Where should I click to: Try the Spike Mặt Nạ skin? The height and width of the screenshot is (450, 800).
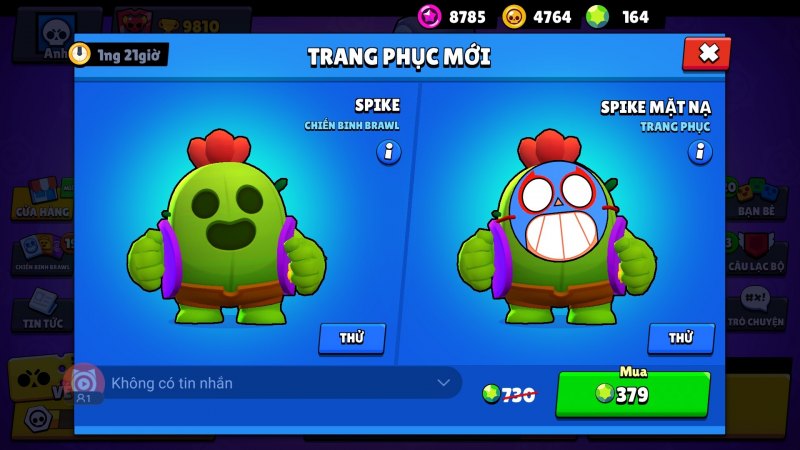click(x=680, y=338)
